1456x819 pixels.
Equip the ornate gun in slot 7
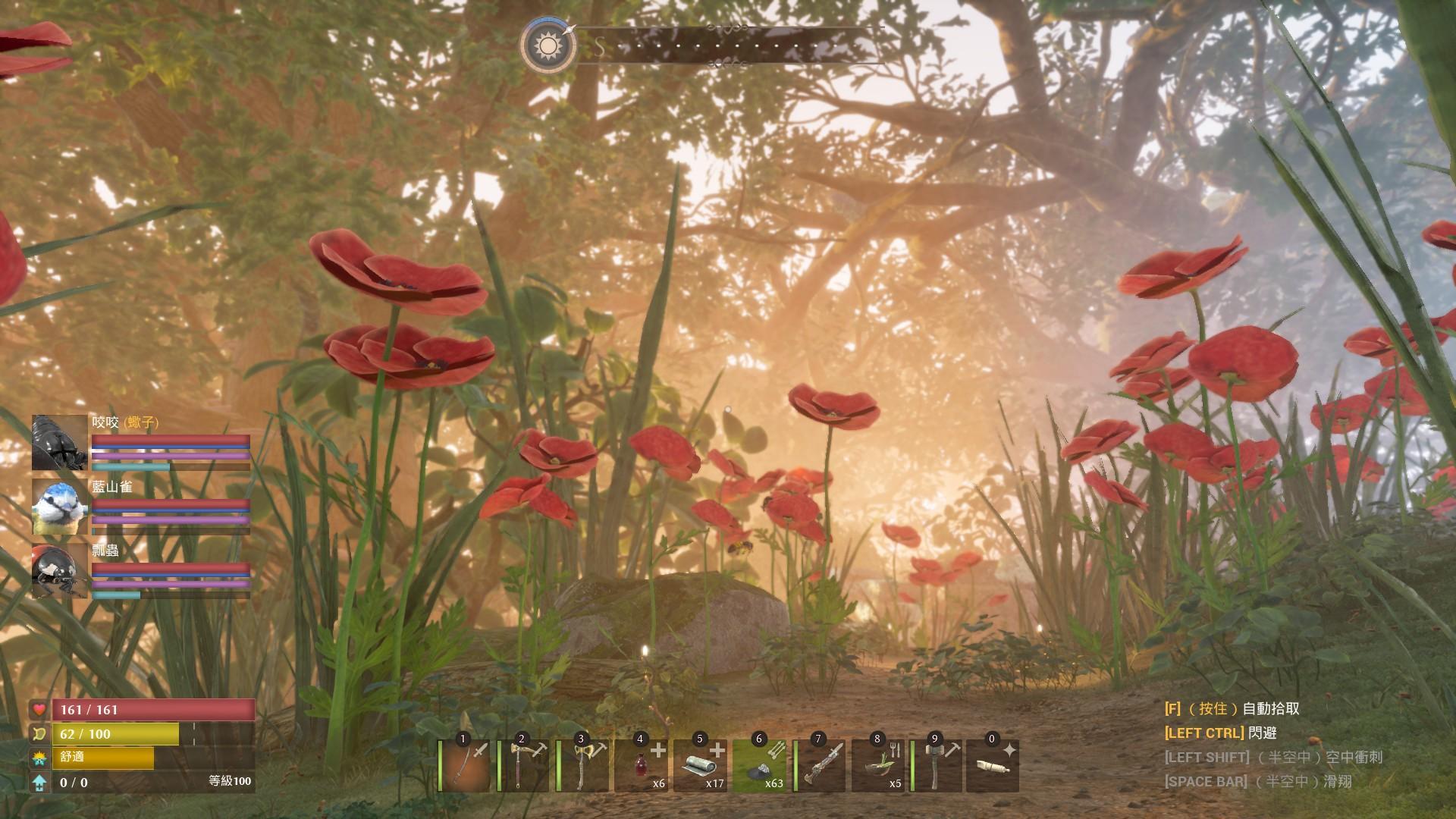(819, 766)
